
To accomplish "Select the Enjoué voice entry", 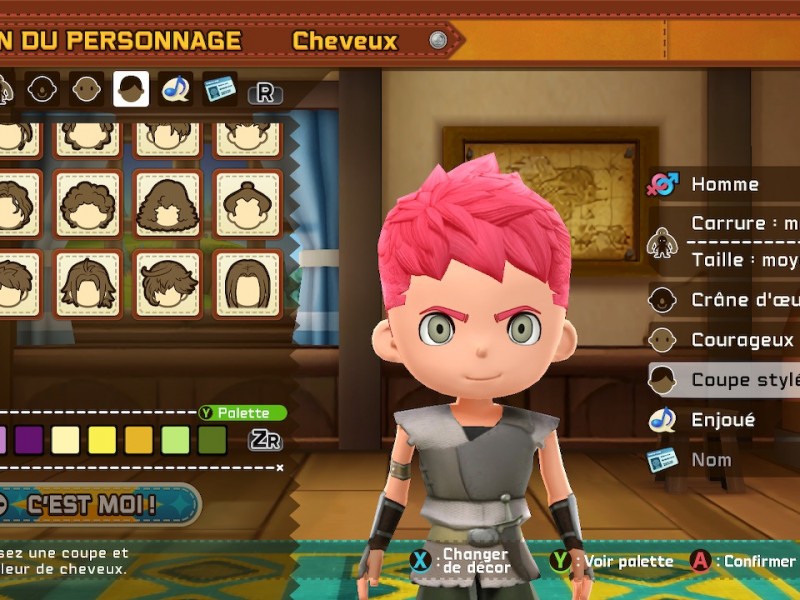I will (x=722, y=420).
